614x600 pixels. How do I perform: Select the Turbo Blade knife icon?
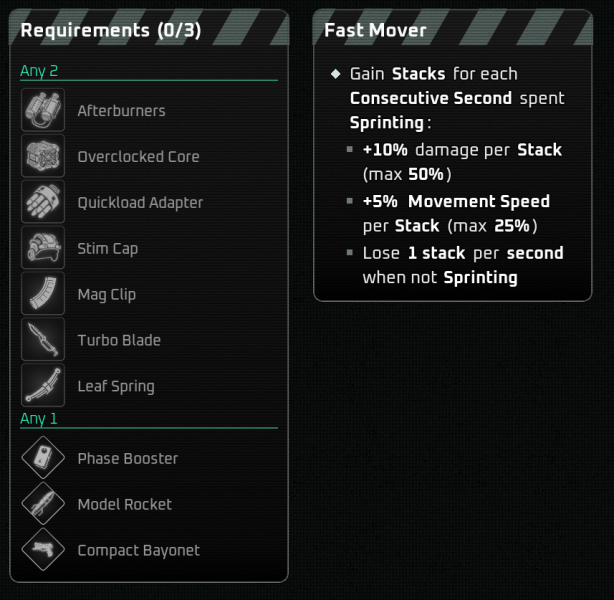43,340
